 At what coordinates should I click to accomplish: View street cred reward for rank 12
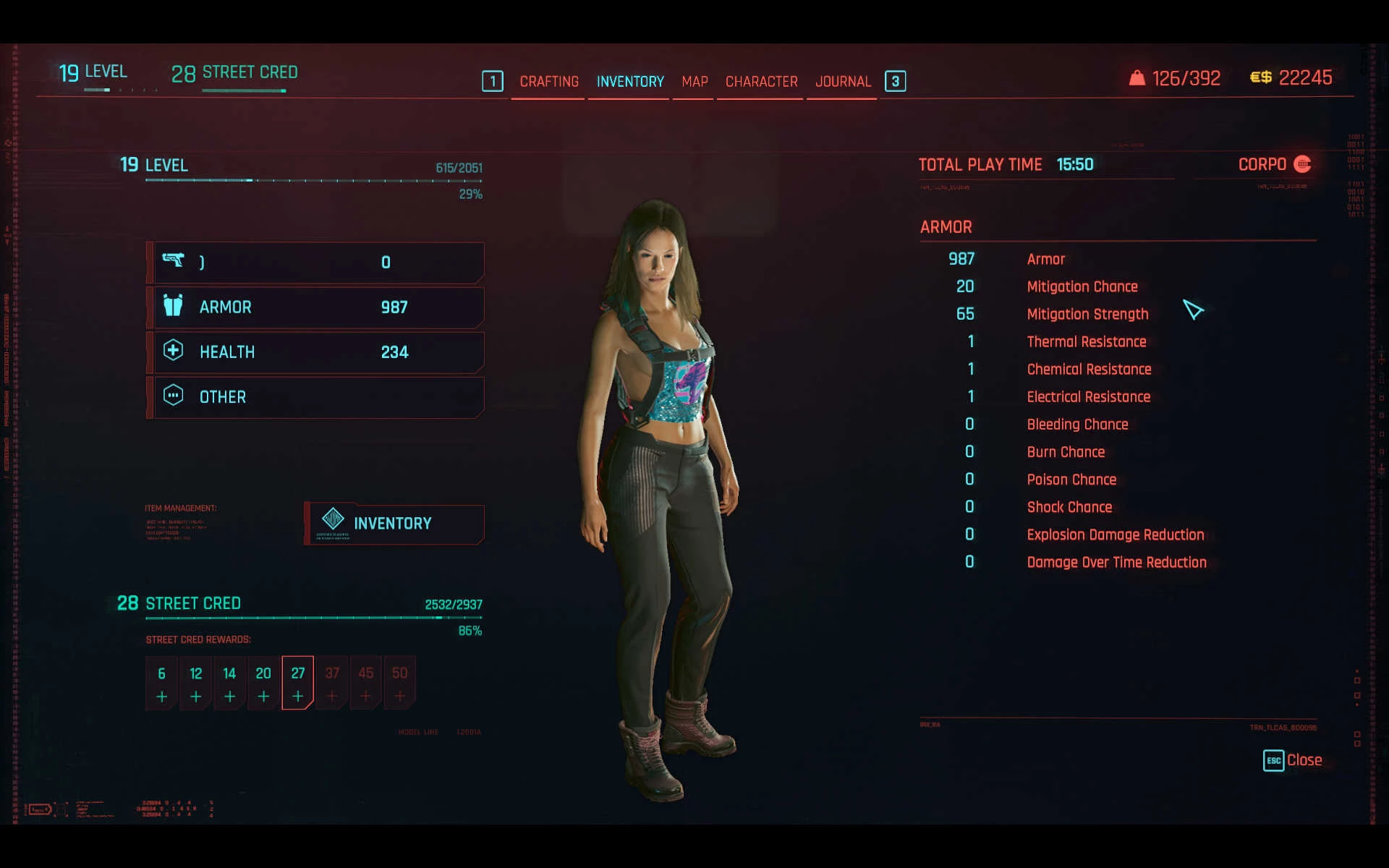point(195,683)
